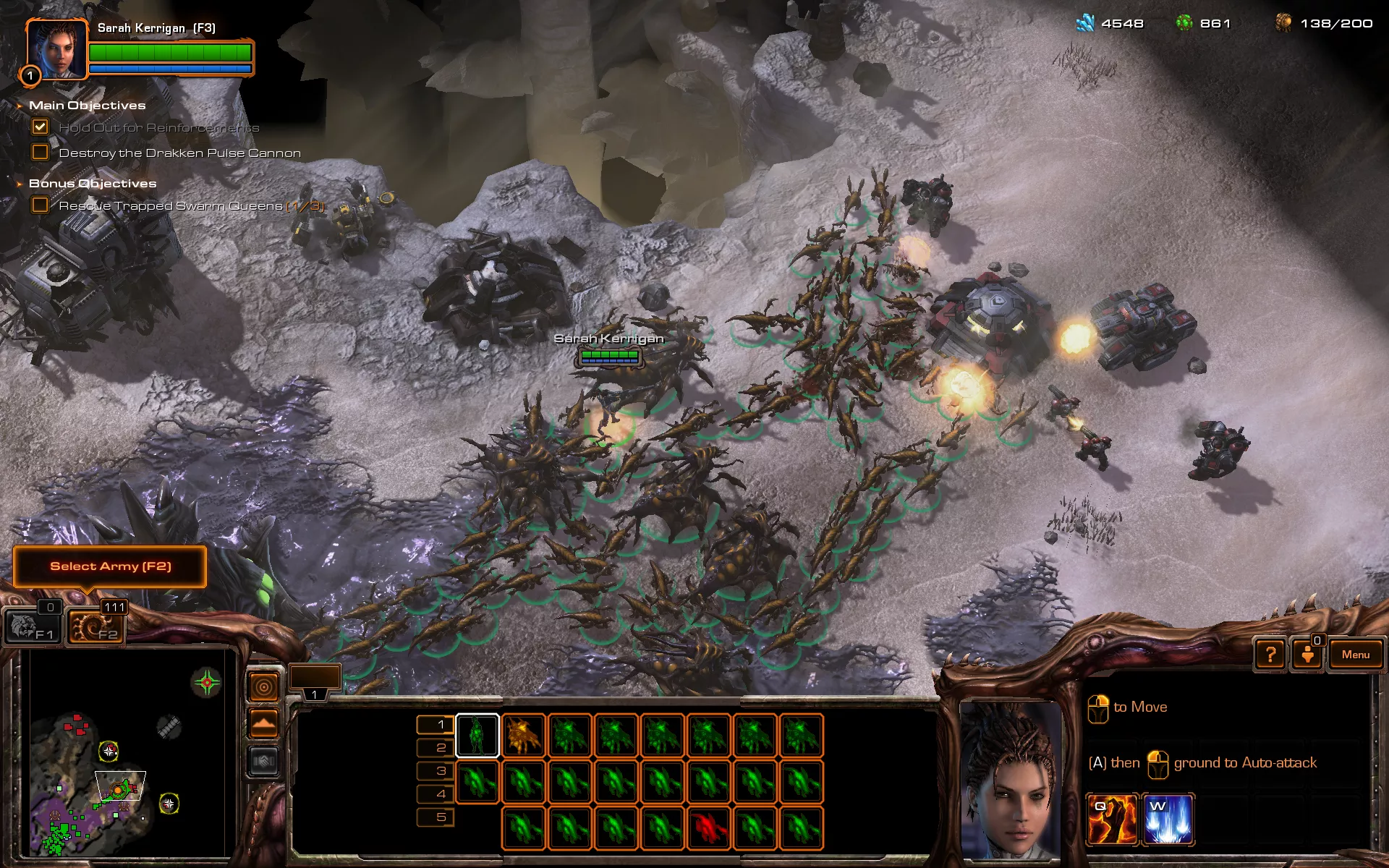Viewport: 1389px width, 868px height.
Task: Click the minimap ping signal button
Action: pyautogui.click(x=263, y=686)
